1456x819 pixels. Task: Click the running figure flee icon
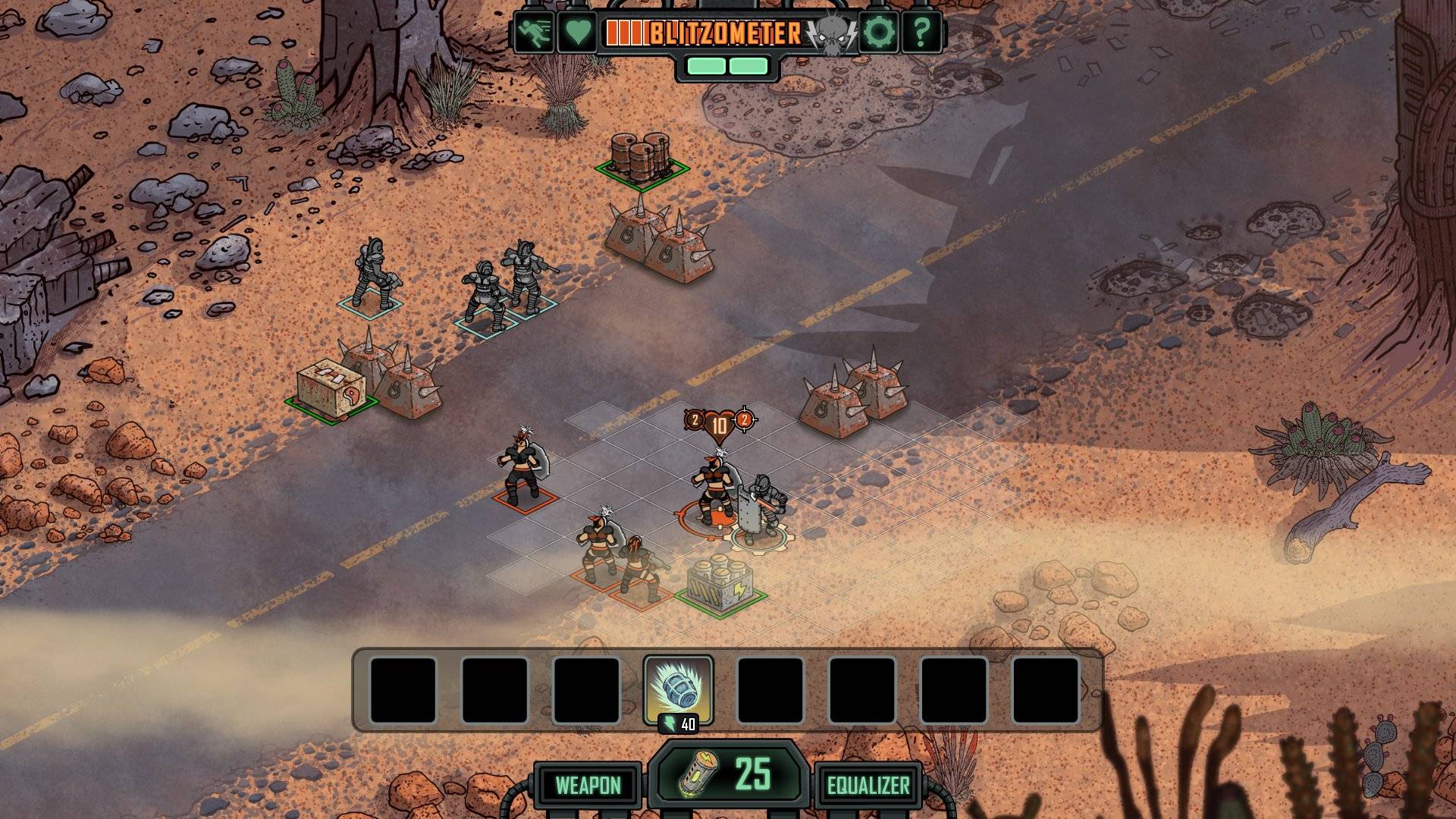(534, 33)
